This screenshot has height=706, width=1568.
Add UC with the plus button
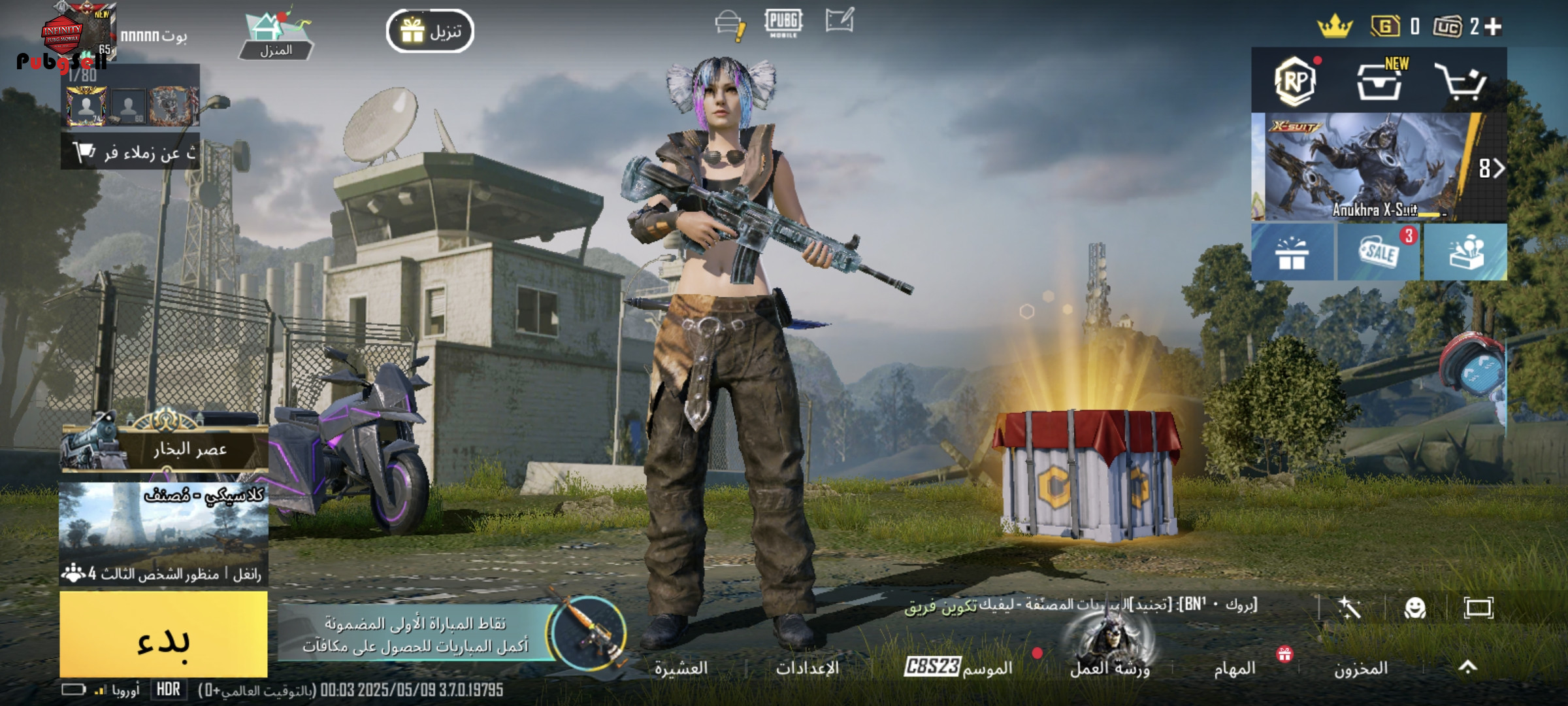pyautogui.click(x=1494, y=26)
